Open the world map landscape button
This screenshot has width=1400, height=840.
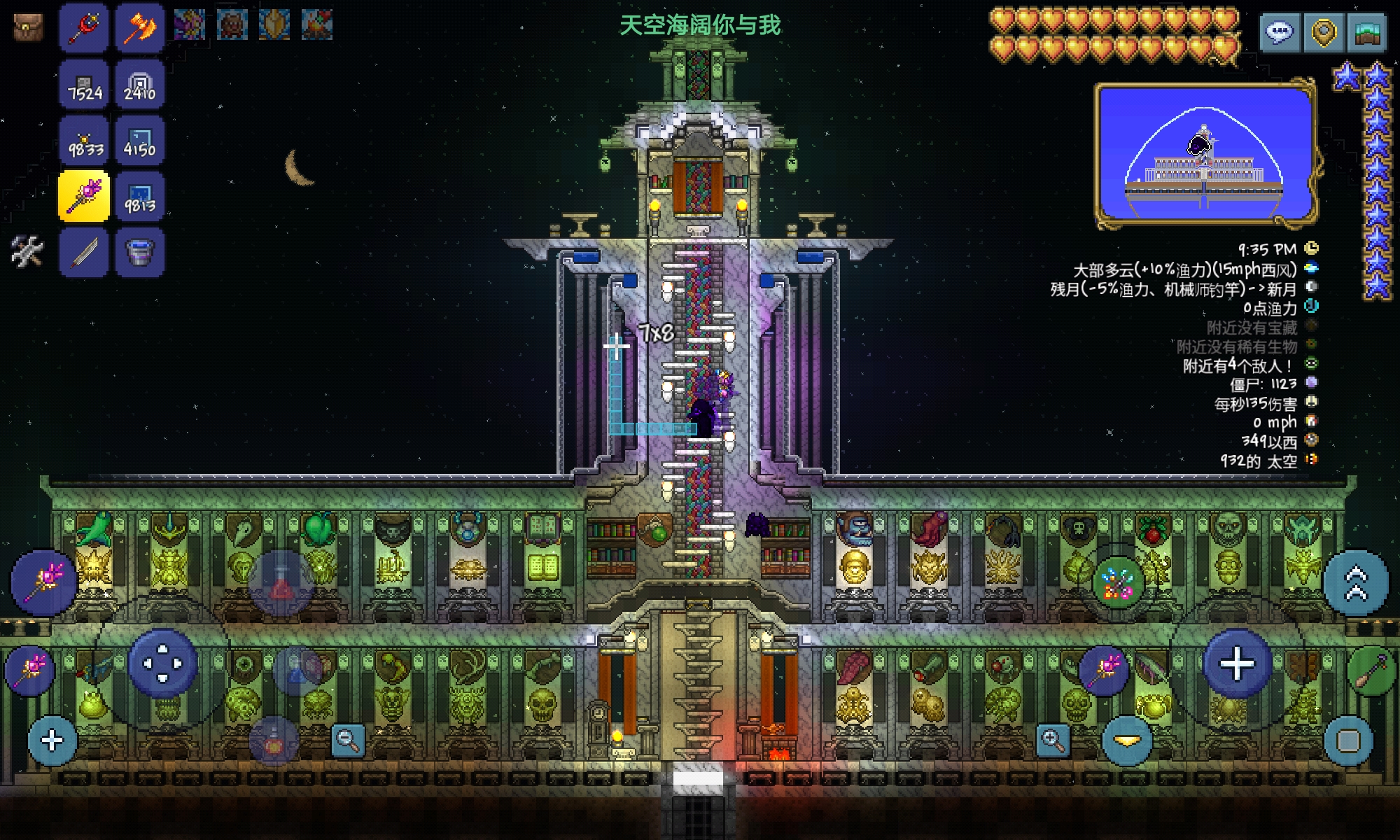coord(1366,32)
